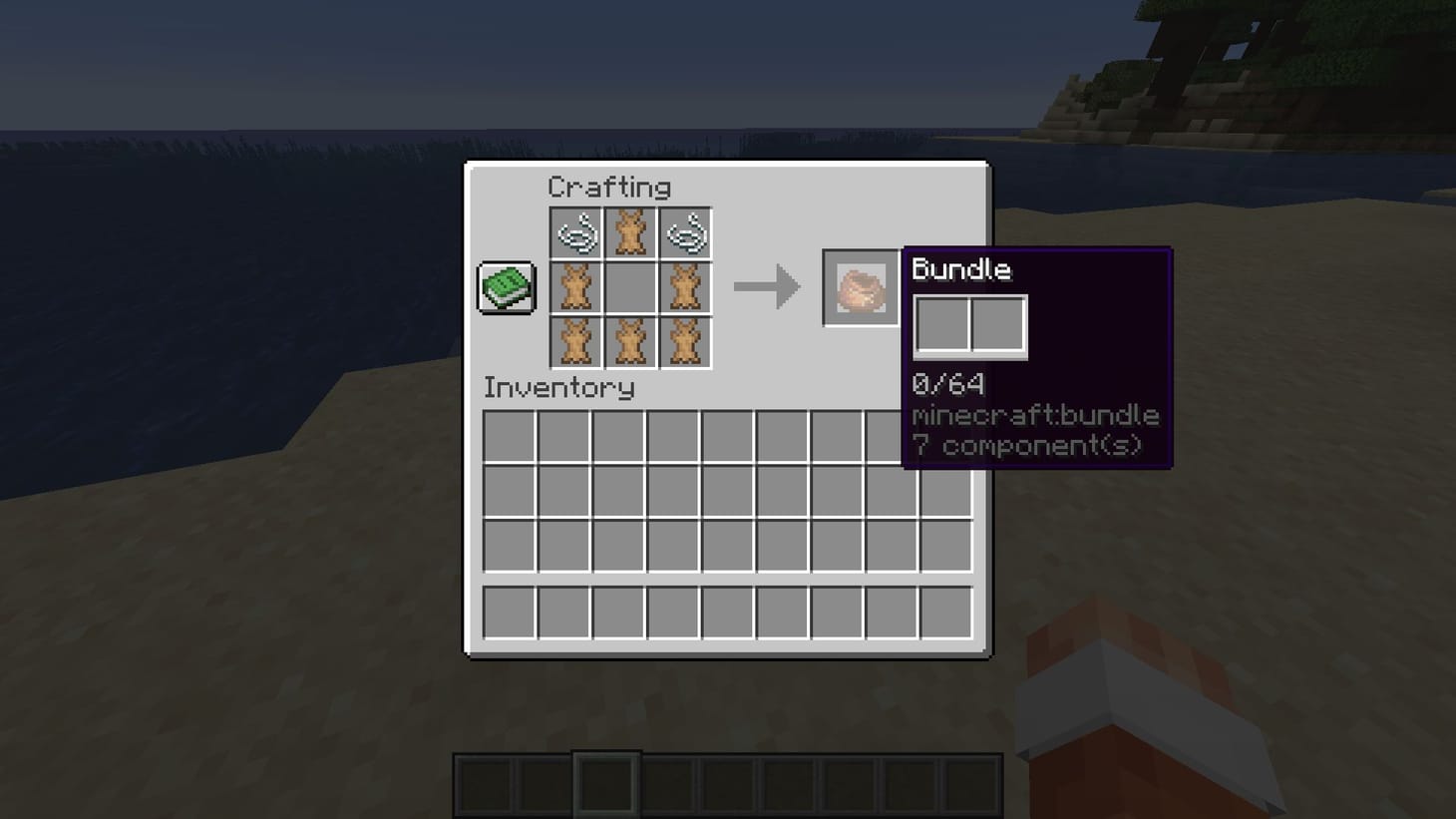
Task: Click the gray arrow pointing to the Bundle
Action: (768, 287)
